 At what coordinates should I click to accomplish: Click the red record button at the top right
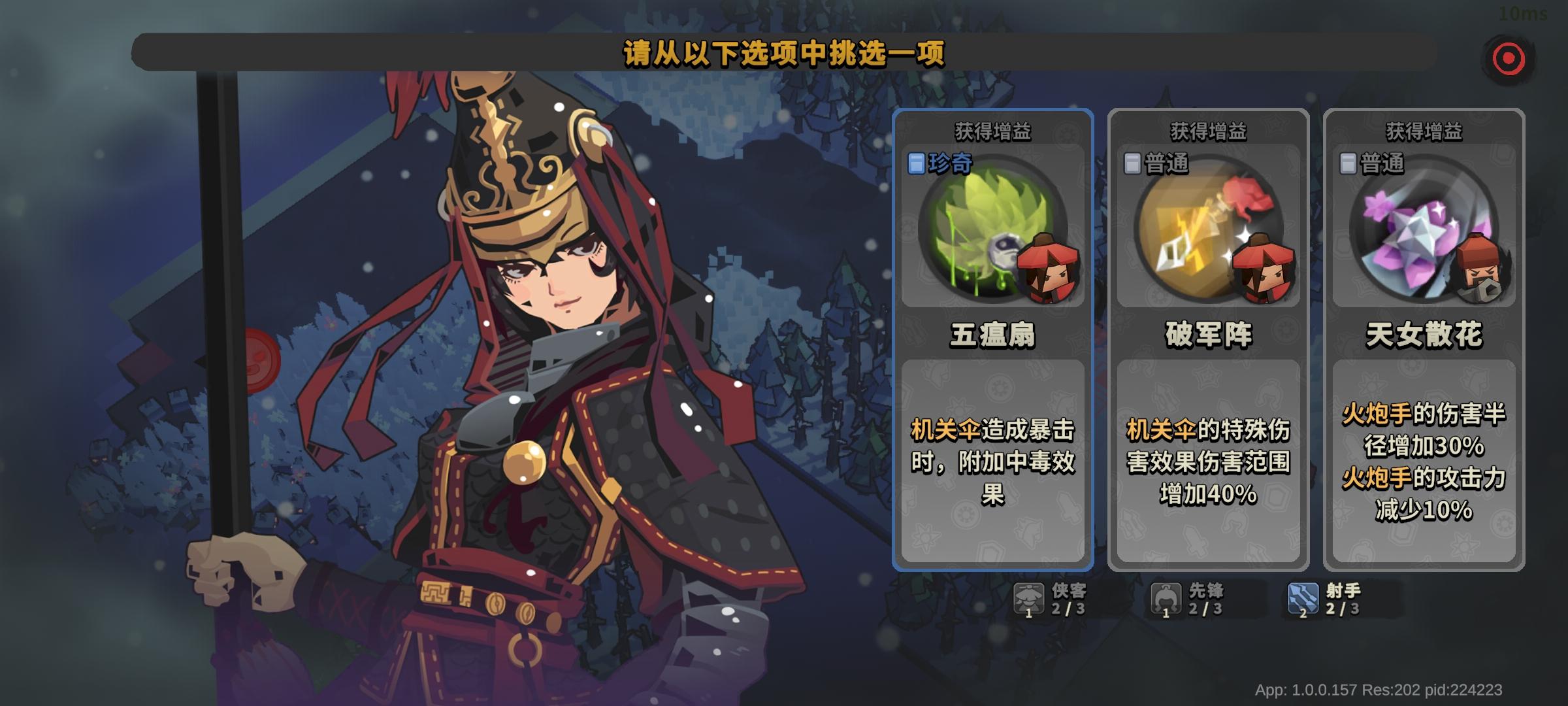(x=1509, y=58)
